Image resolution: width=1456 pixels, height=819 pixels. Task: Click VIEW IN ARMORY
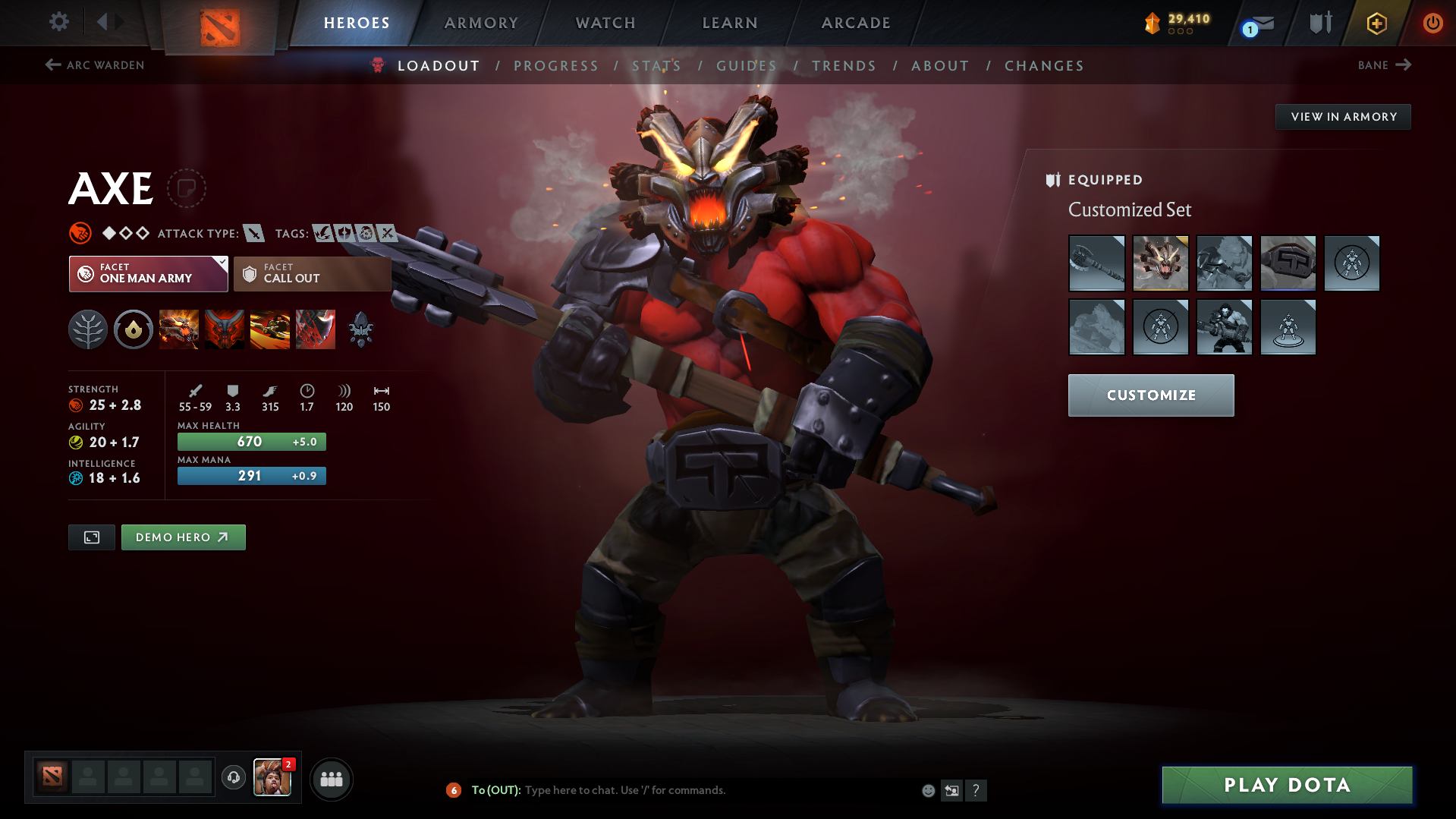[1342, 116]
